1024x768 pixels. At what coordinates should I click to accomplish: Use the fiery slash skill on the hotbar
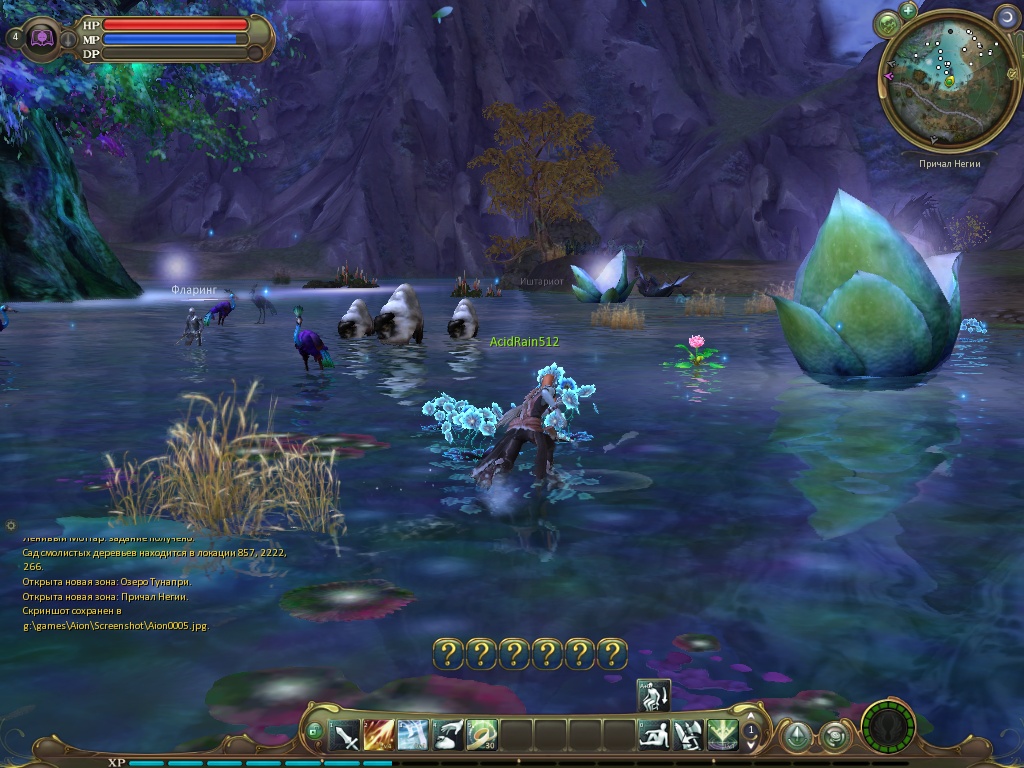pos(379,736)
